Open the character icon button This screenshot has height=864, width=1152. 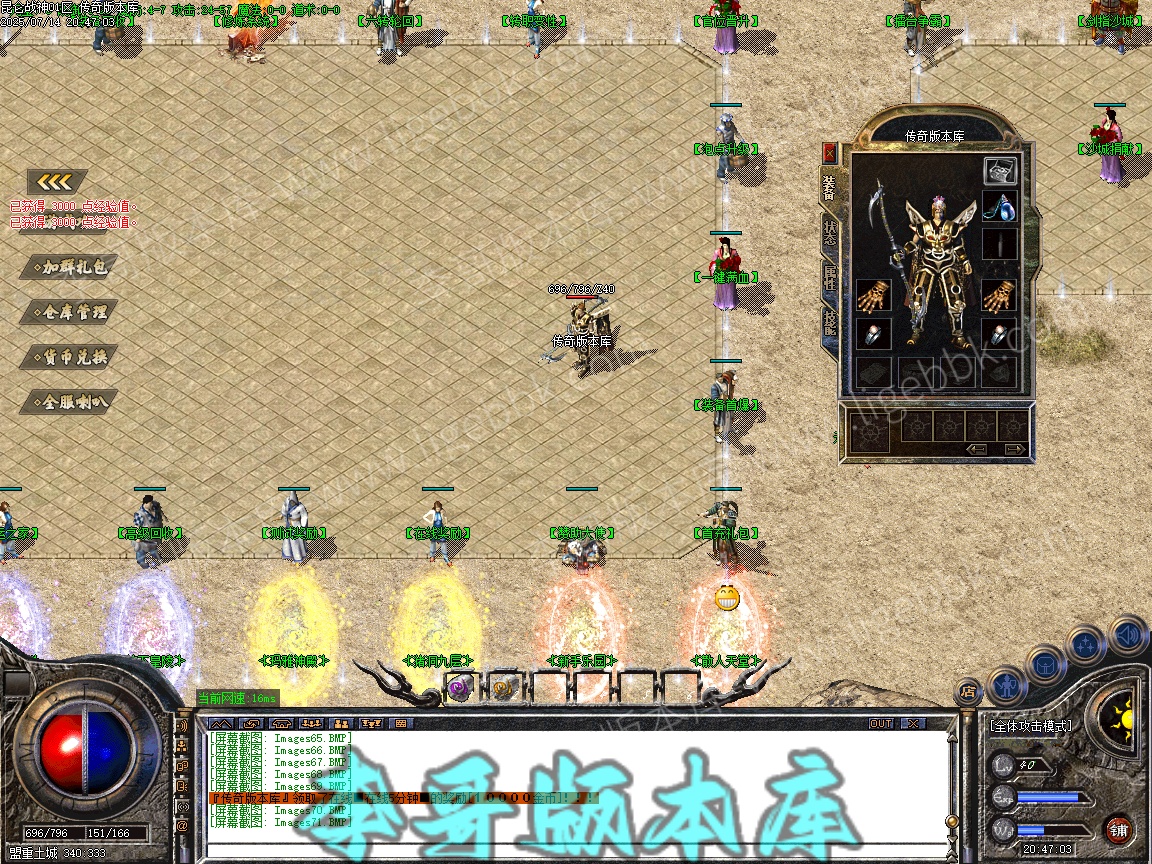[1006, 686]
